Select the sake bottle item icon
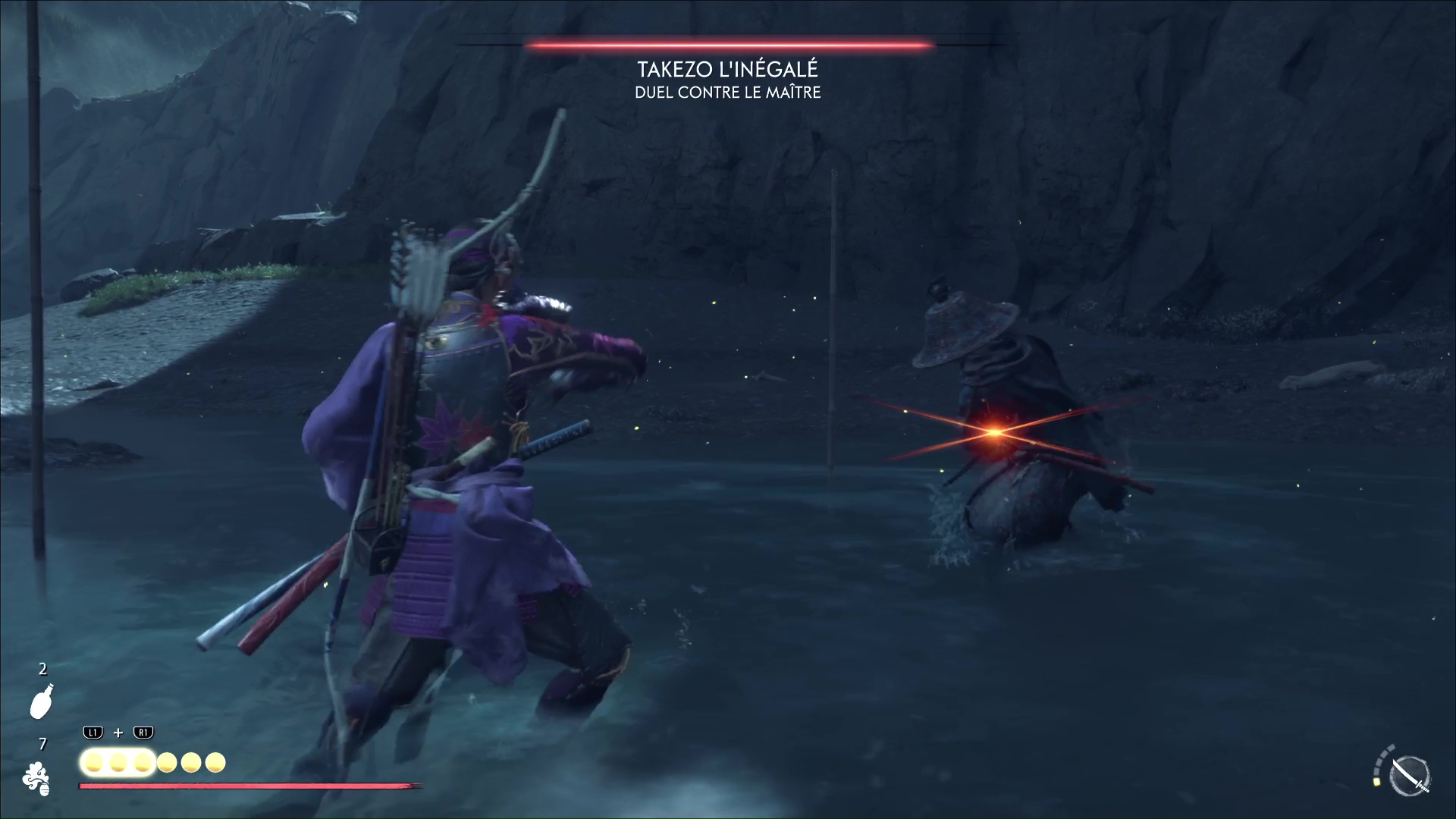 (x=41, y=701)
